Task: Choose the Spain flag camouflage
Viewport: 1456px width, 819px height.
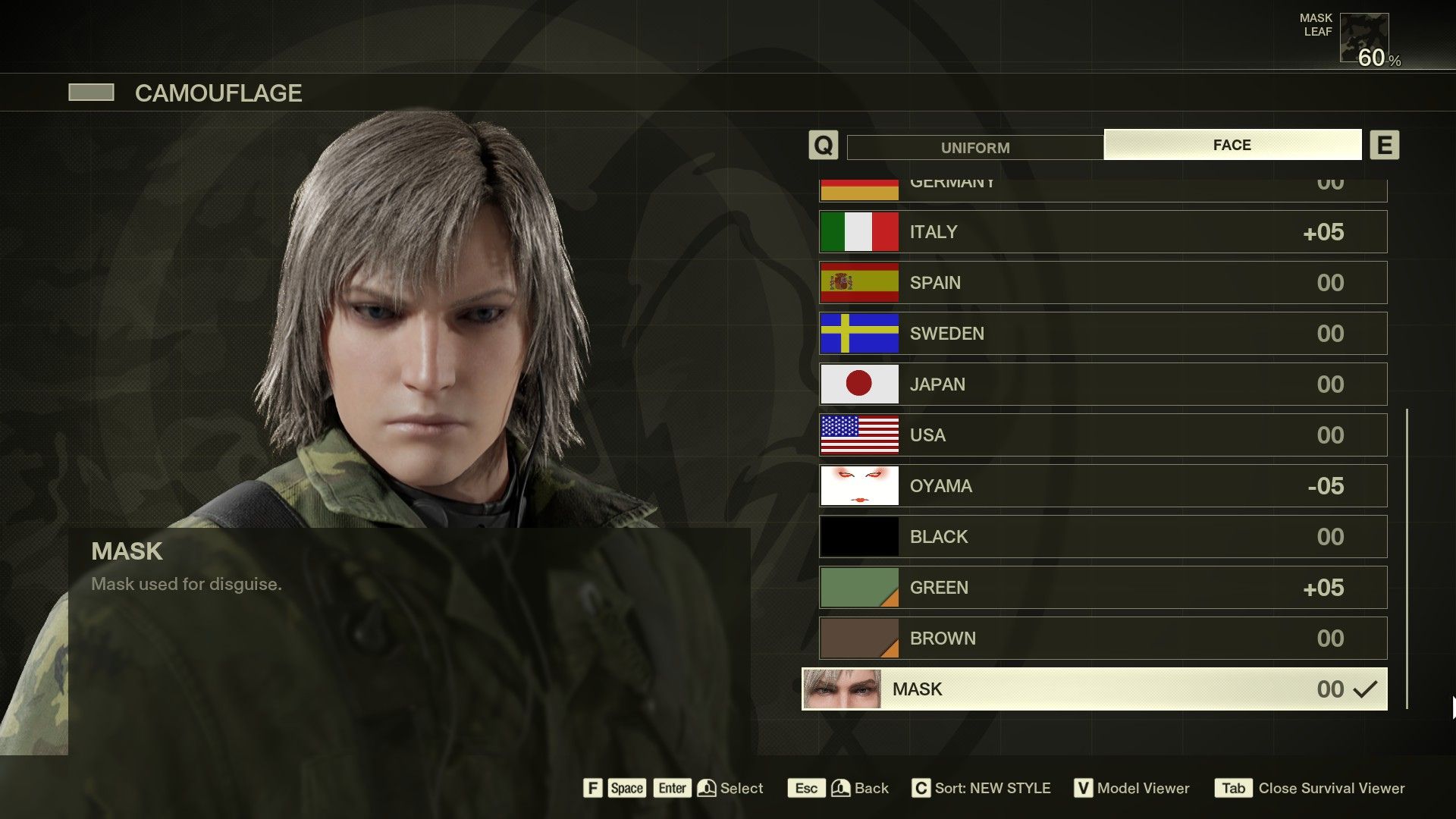Action: coord(858,282)
